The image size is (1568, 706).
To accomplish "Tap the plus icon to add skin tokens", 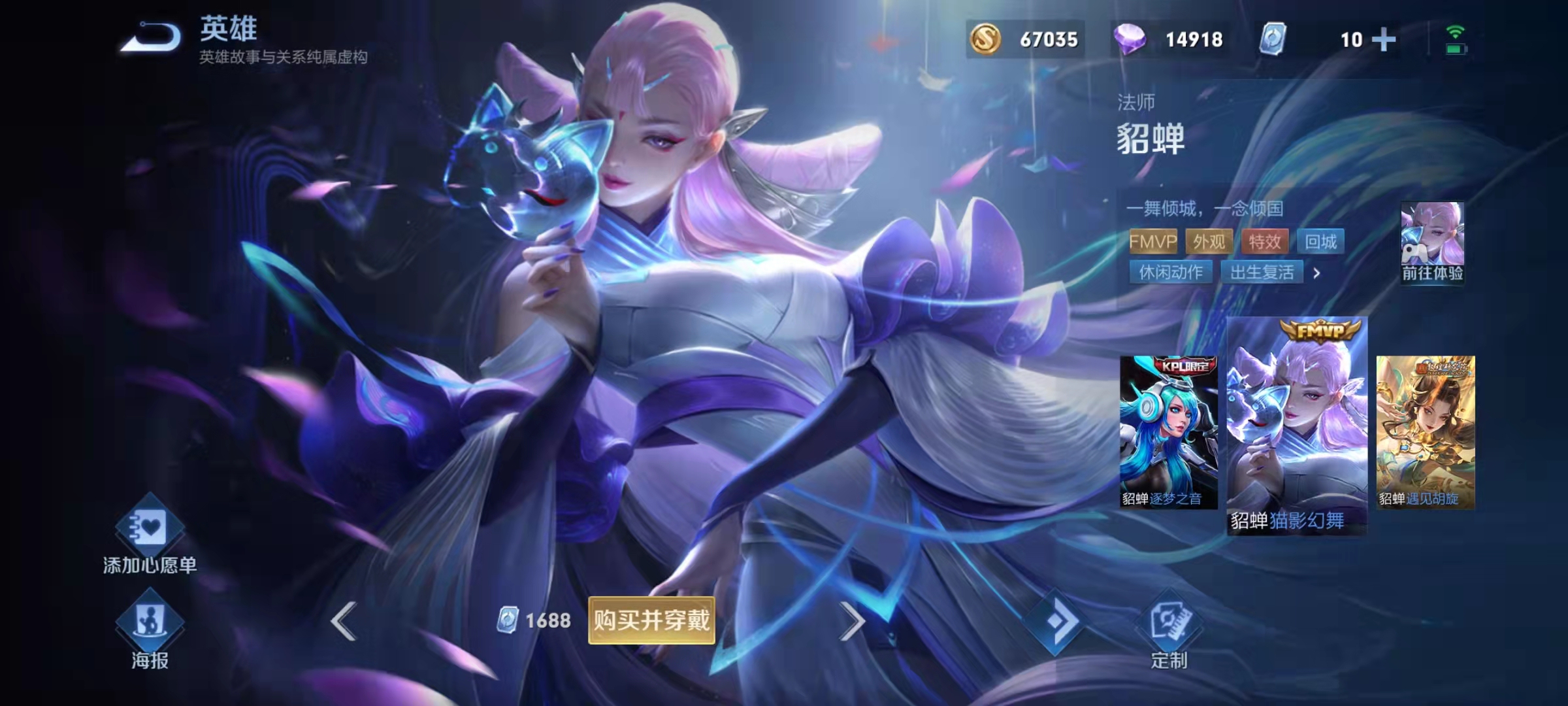I will (x=1385, y=41).
